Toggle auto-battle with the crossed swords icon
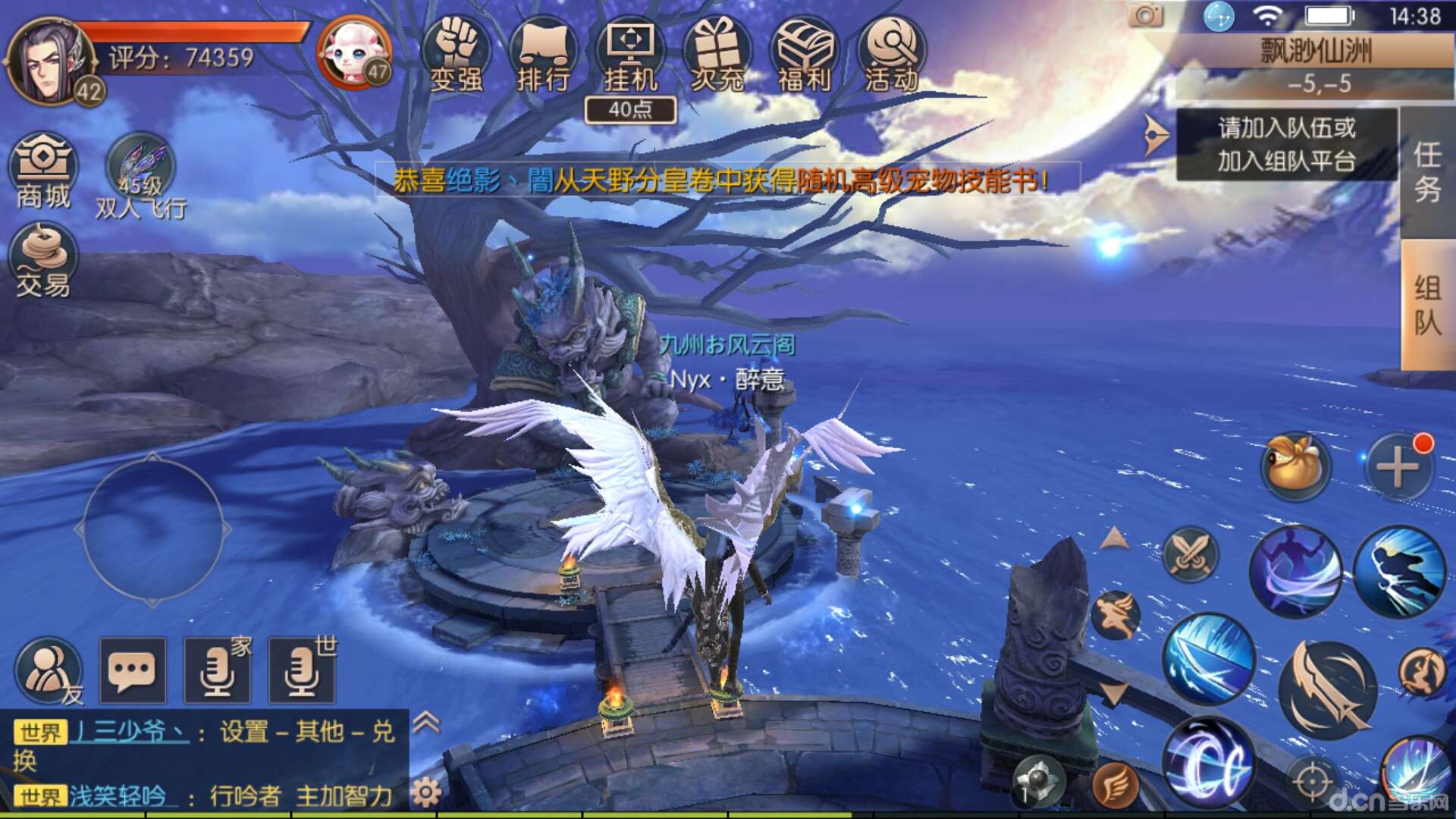This screenshot has height=819, width=1456. tap(1191, 553)
